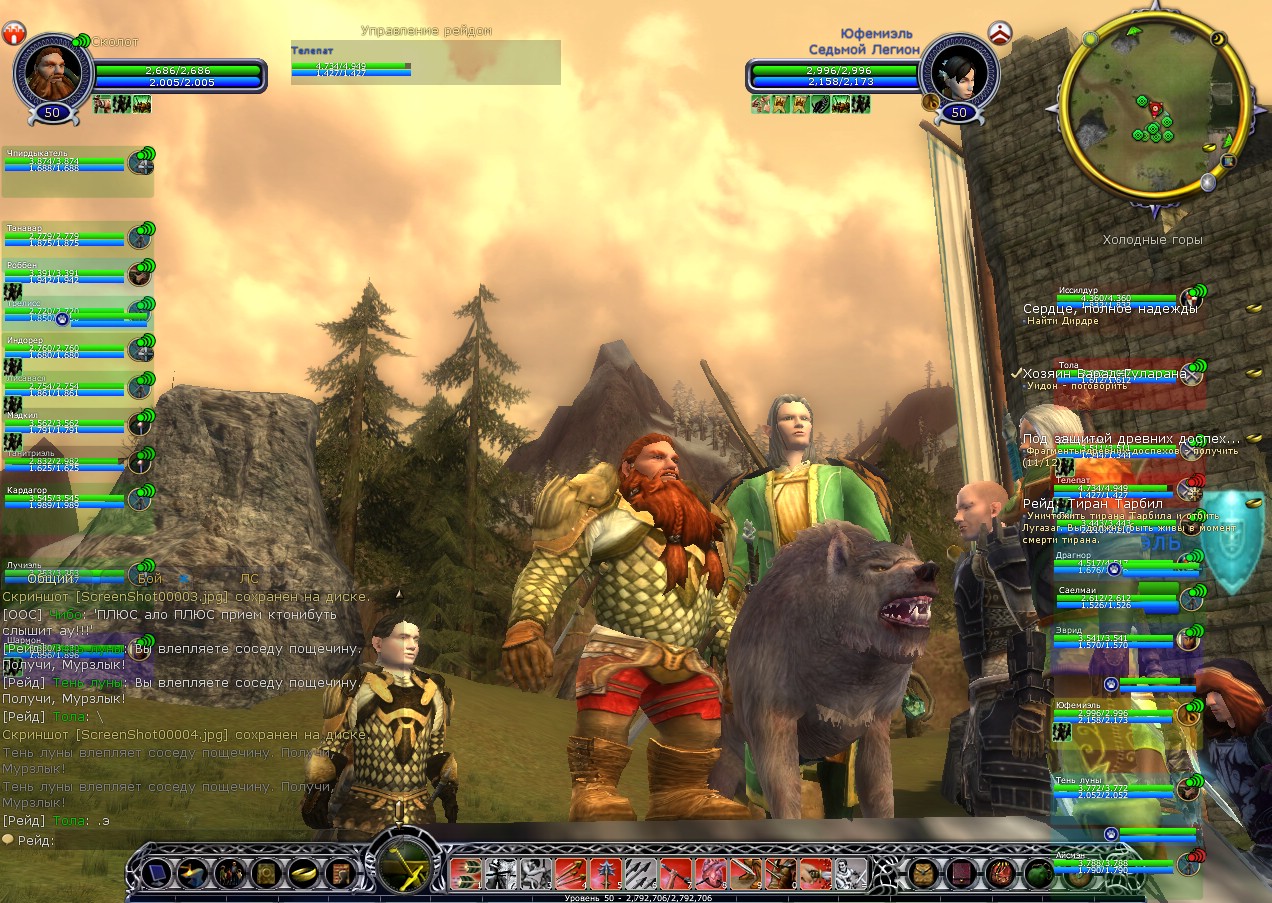Click the sun button on minimap rim
Screen dimensions: 1272x903
pyautogui.click(x=1090, y=39)
